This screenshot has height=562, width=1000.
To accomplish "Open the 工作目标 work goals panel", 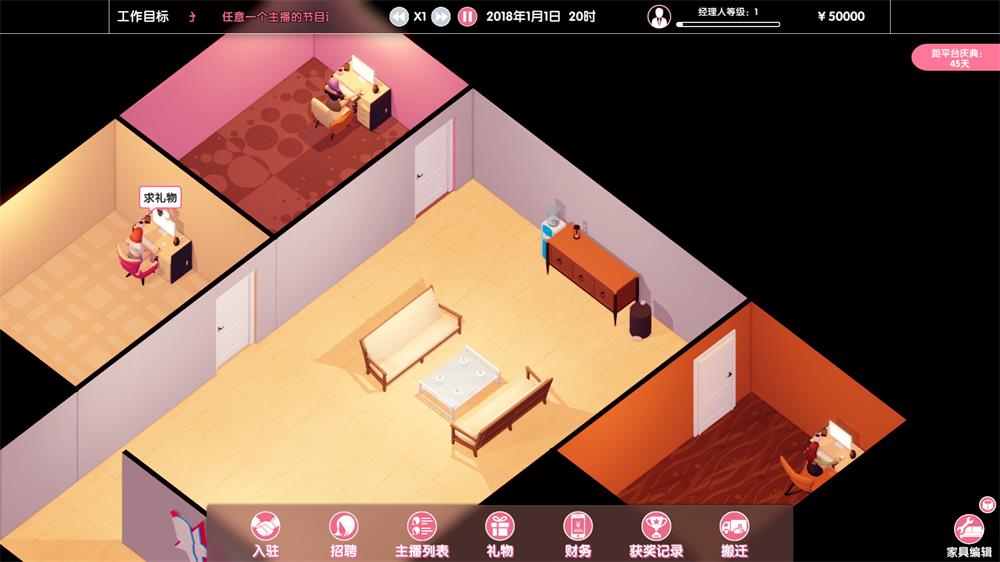I will pos(143,17).
